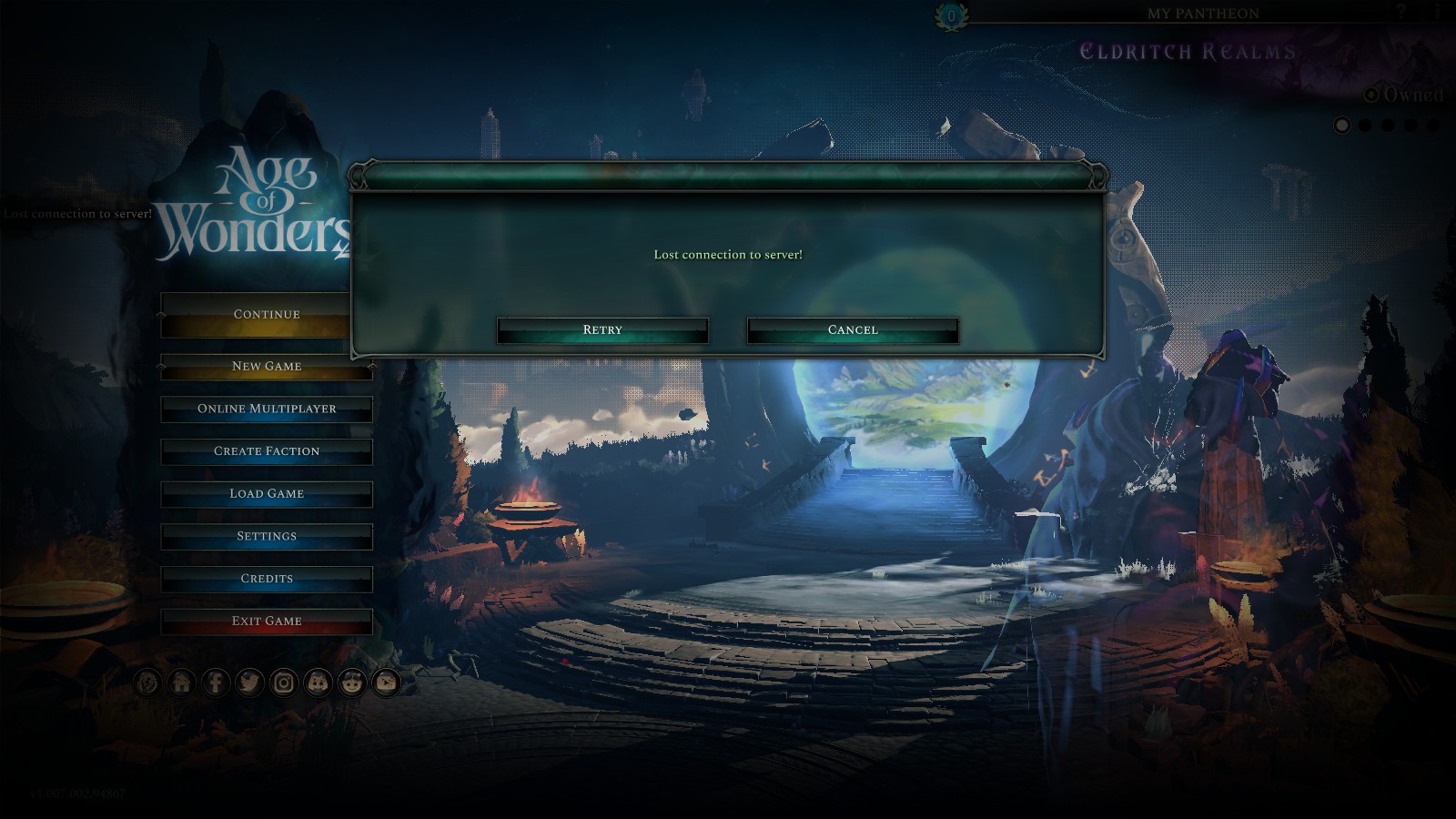Click Exit Game
This screenshot has height=819, width=1456.
266,622
